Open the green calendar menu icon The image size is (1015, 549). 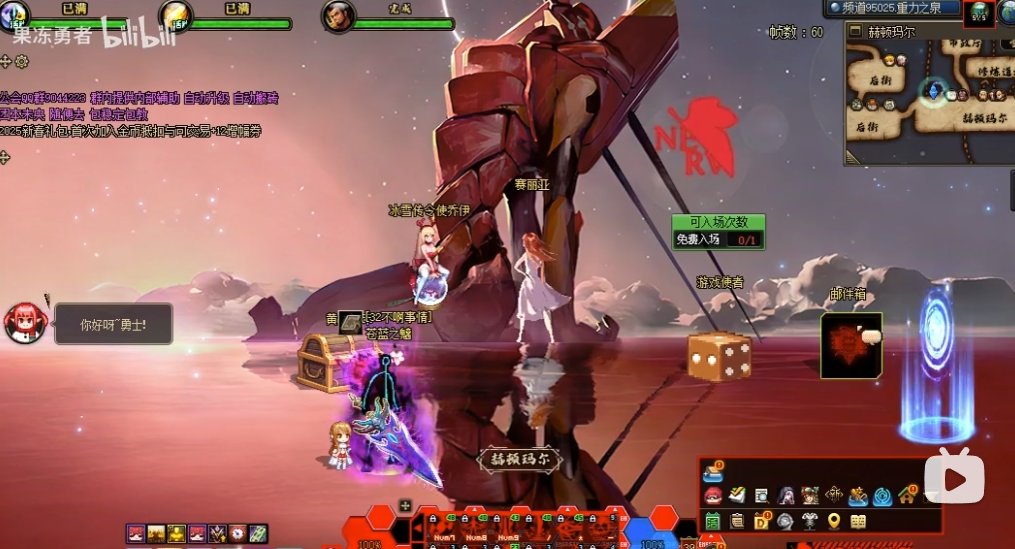[x=713, y=521]
